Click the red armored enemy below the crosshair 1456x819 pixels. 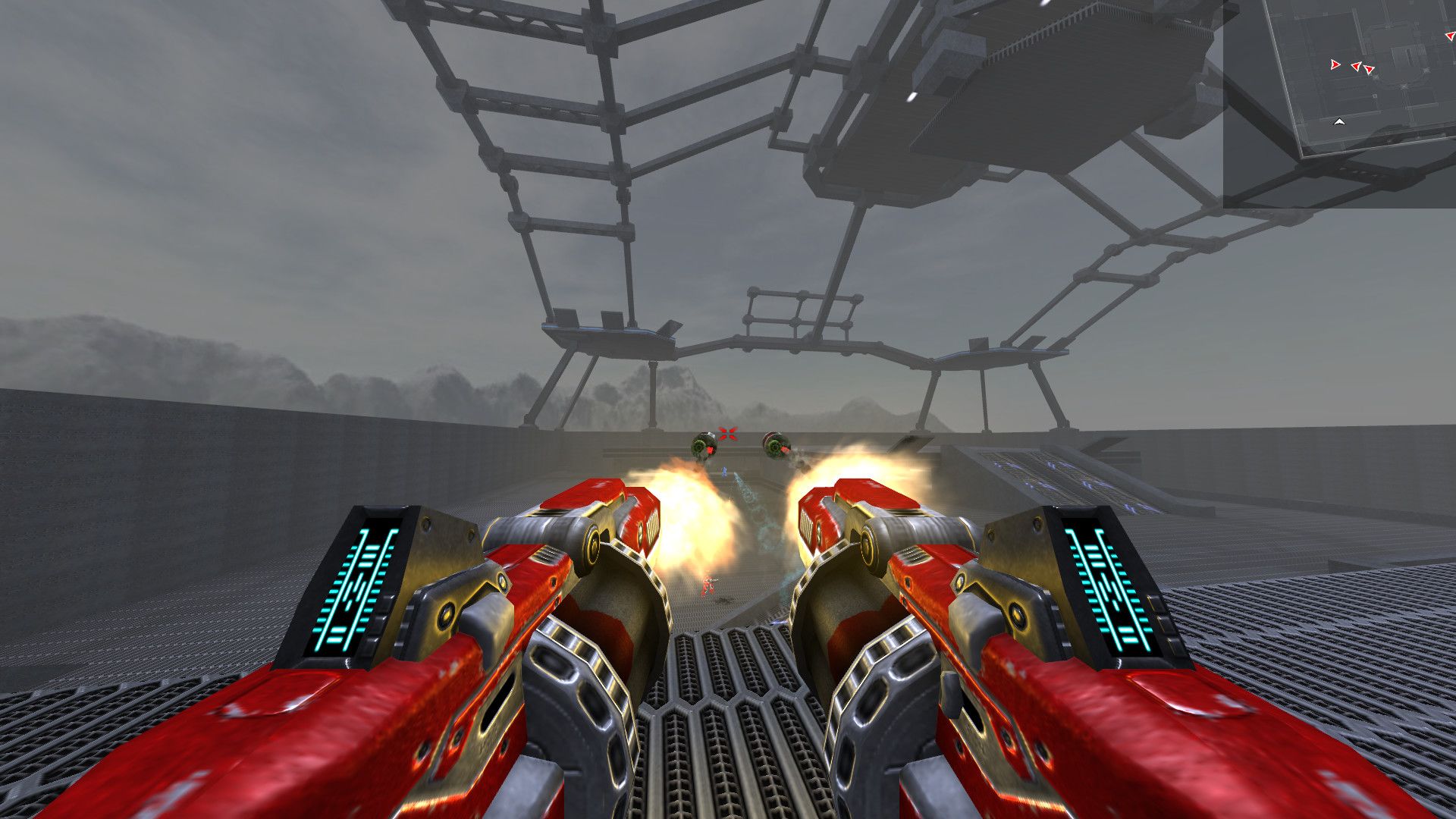coord(707,584)
